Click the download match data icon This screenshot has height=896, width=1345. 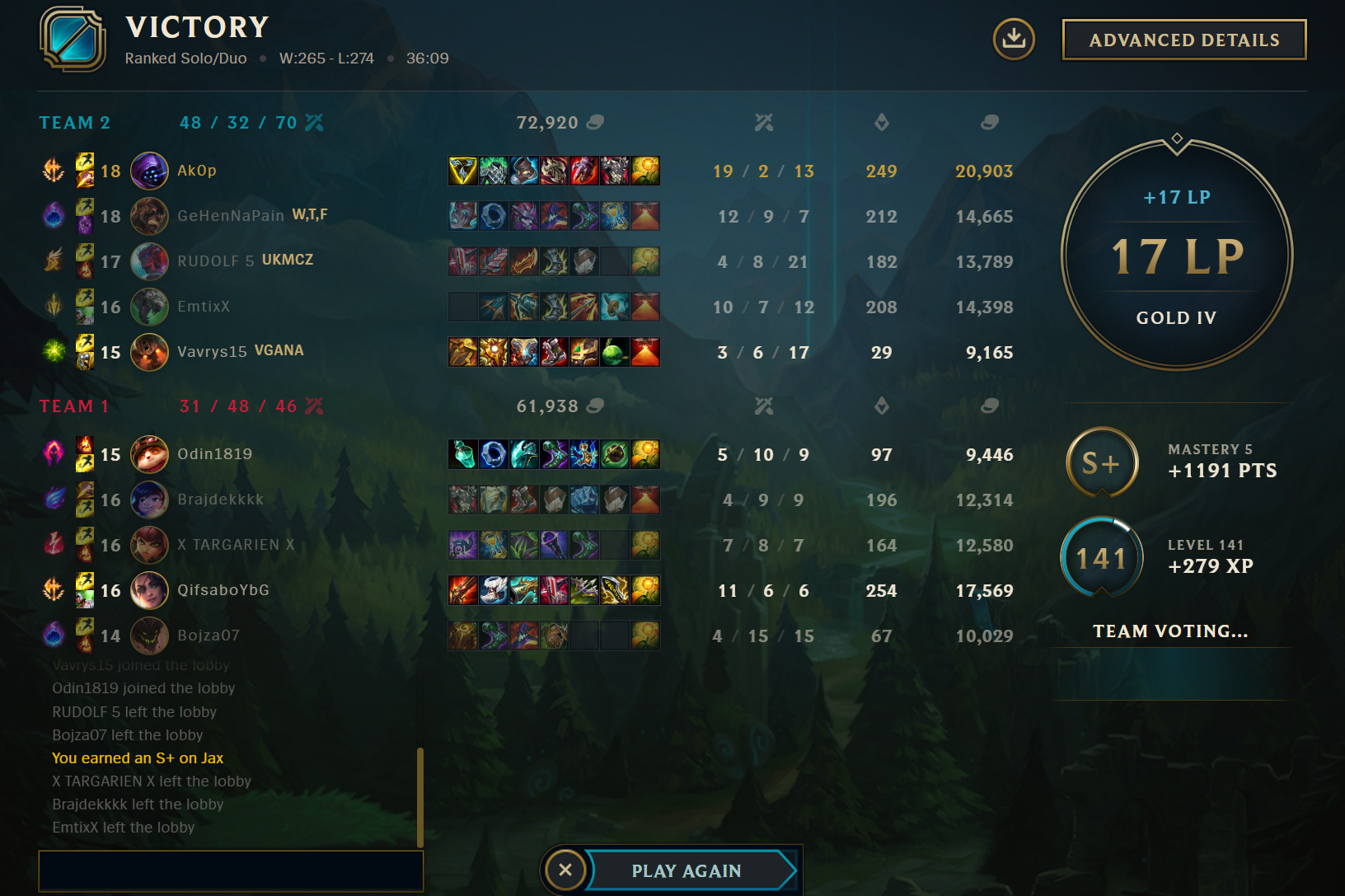pyautogui.click(x=1014, y=39)
